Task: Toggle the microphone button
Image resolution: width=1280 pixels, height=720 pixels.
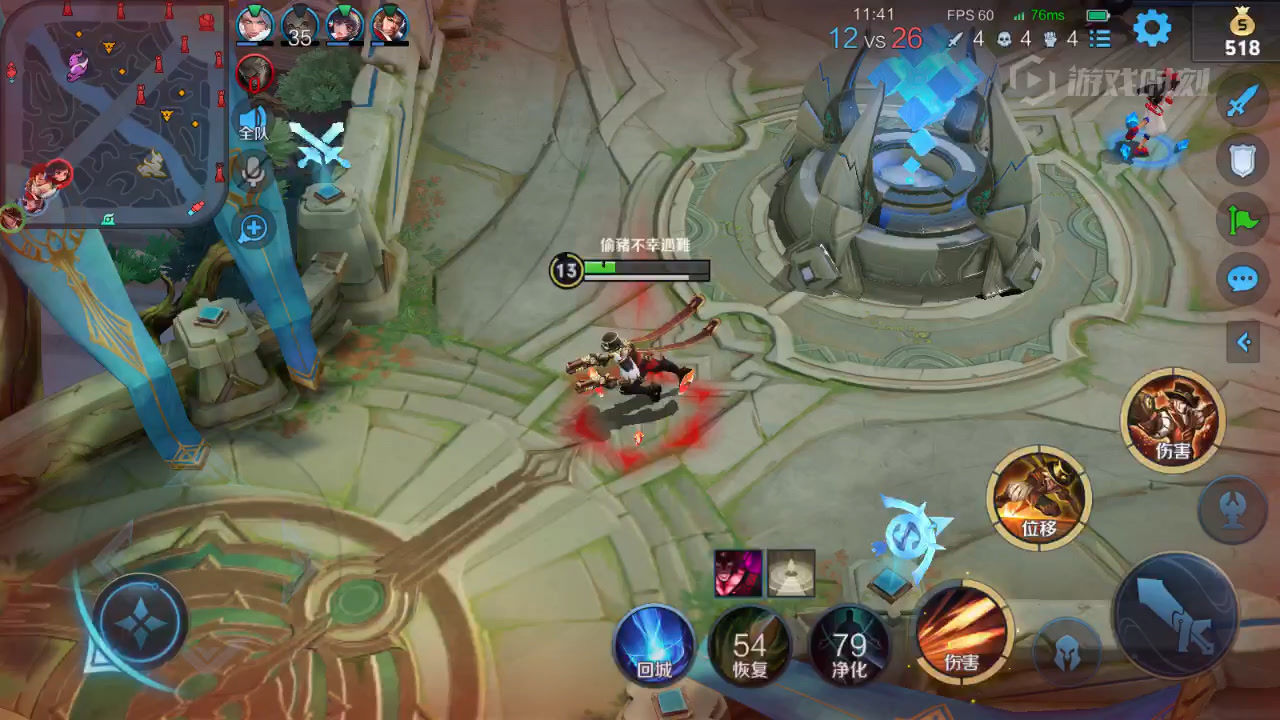Action: tap(254, 172)
